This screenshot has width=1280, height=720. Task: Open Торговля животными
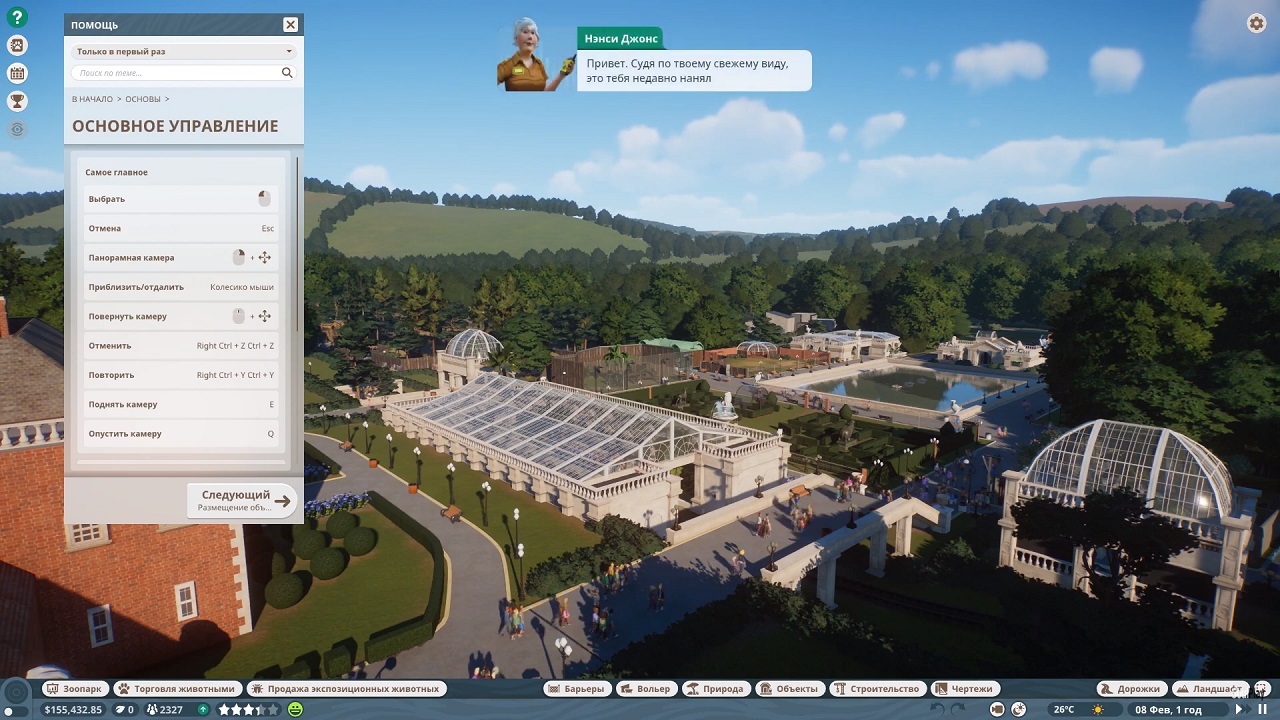point(176,689)
